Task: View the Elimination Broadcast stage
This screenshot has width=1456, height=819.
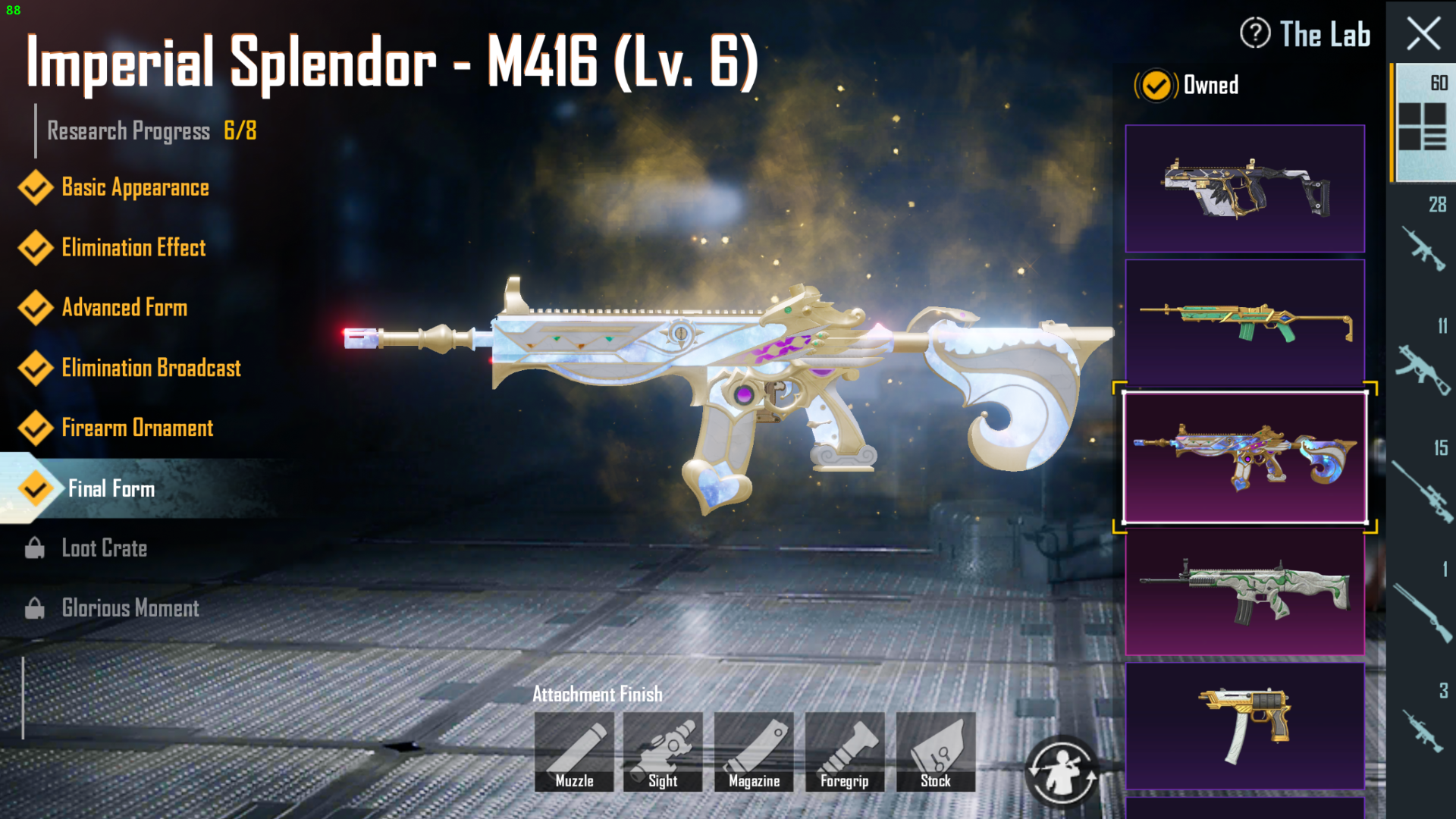Action: click(151, 369)
